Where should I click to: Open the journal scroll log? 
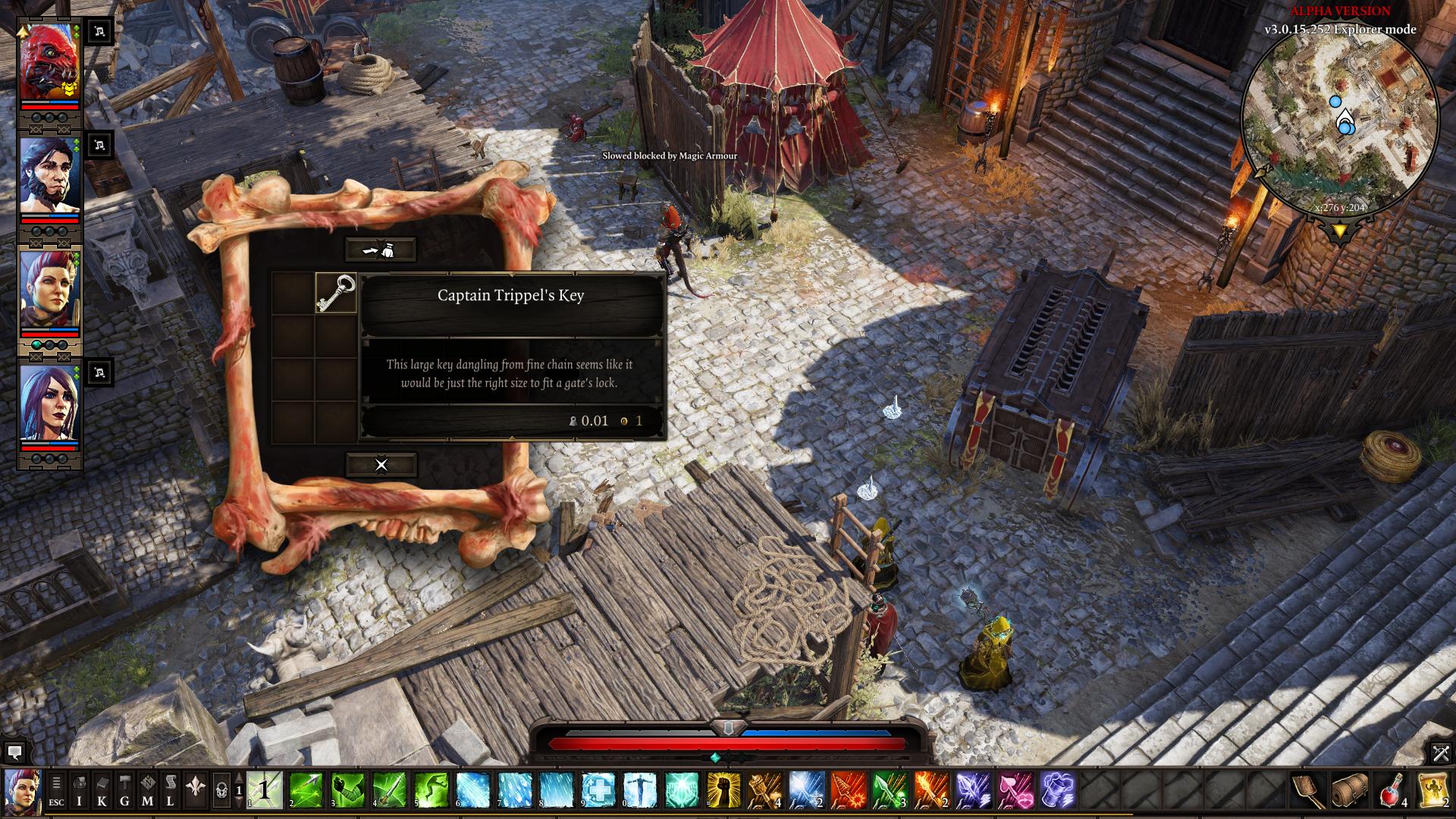(170, 789)
